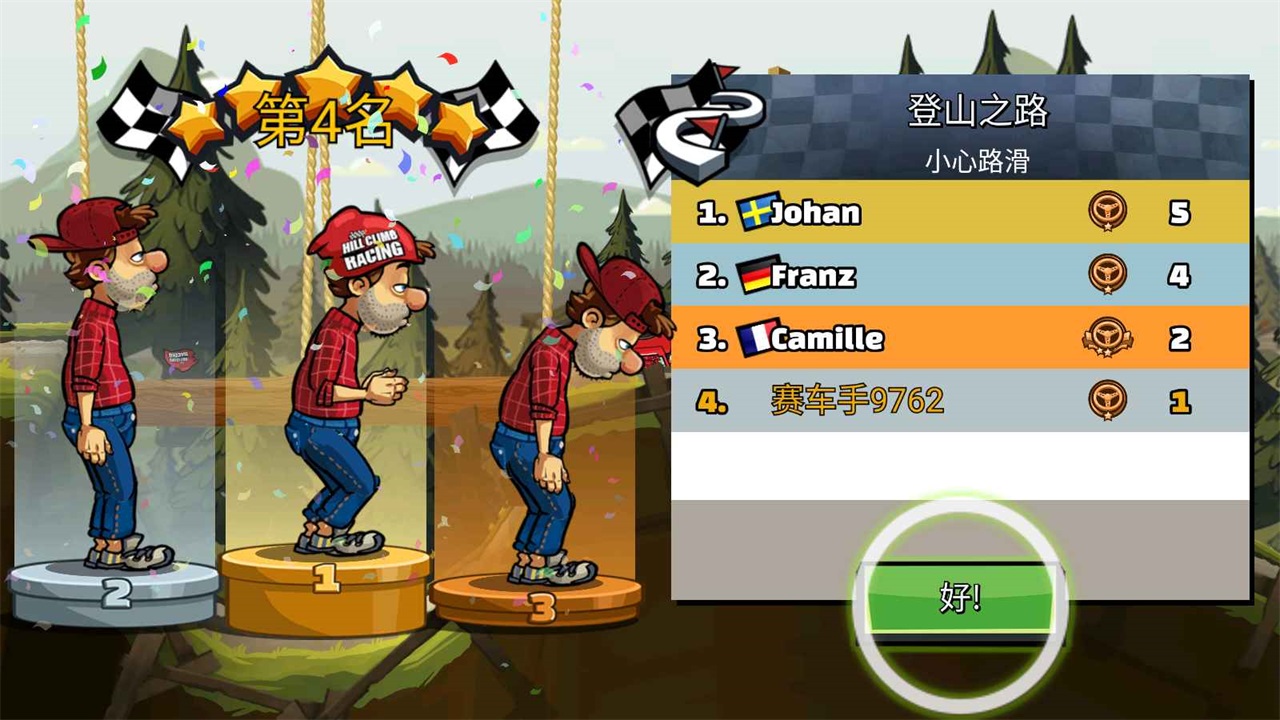The width and height of the screenshot is (1280, 720).
Task: Select Camille's third-place row
Action: coord(960,338)
